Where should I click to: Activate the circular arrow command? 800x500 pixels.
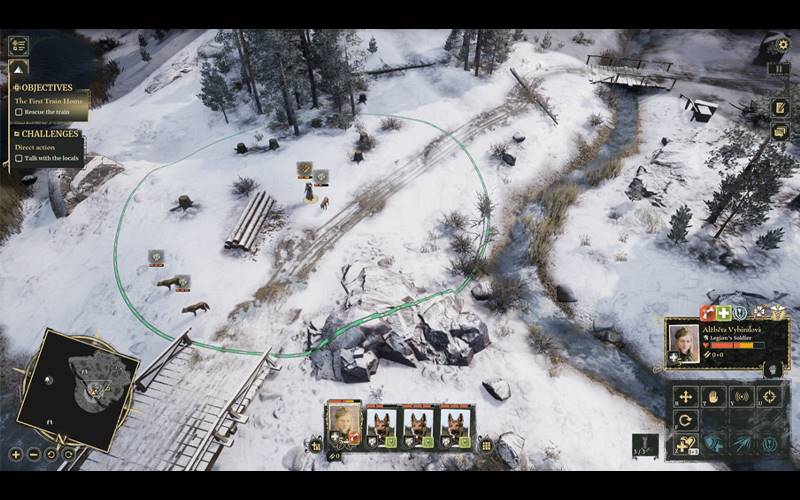pyautogui.click(x=685, y=420)
